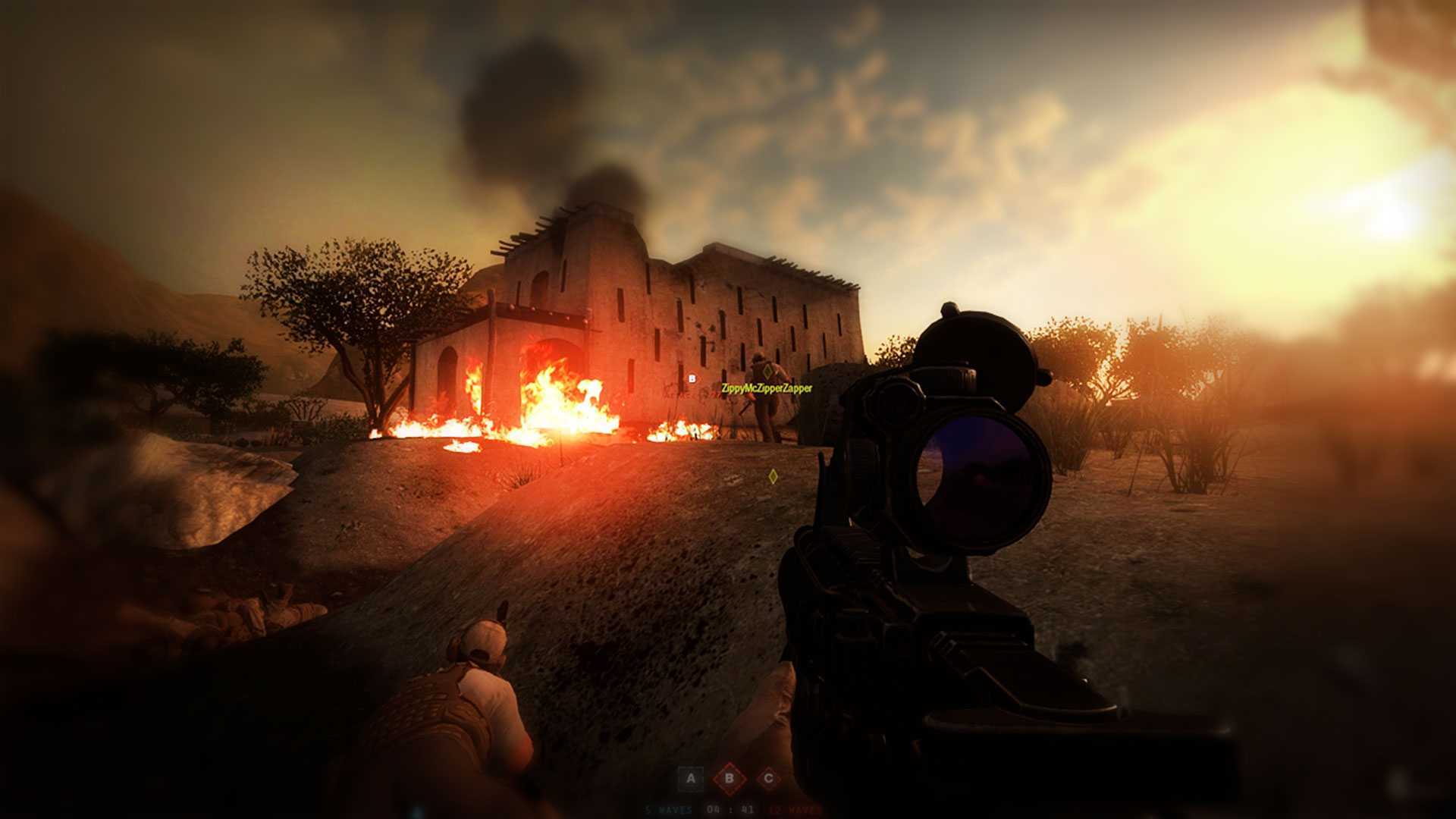Select objective A in the bottom HUD
Viewport: 1456px width, 819px height.
[x=690, y=779]
